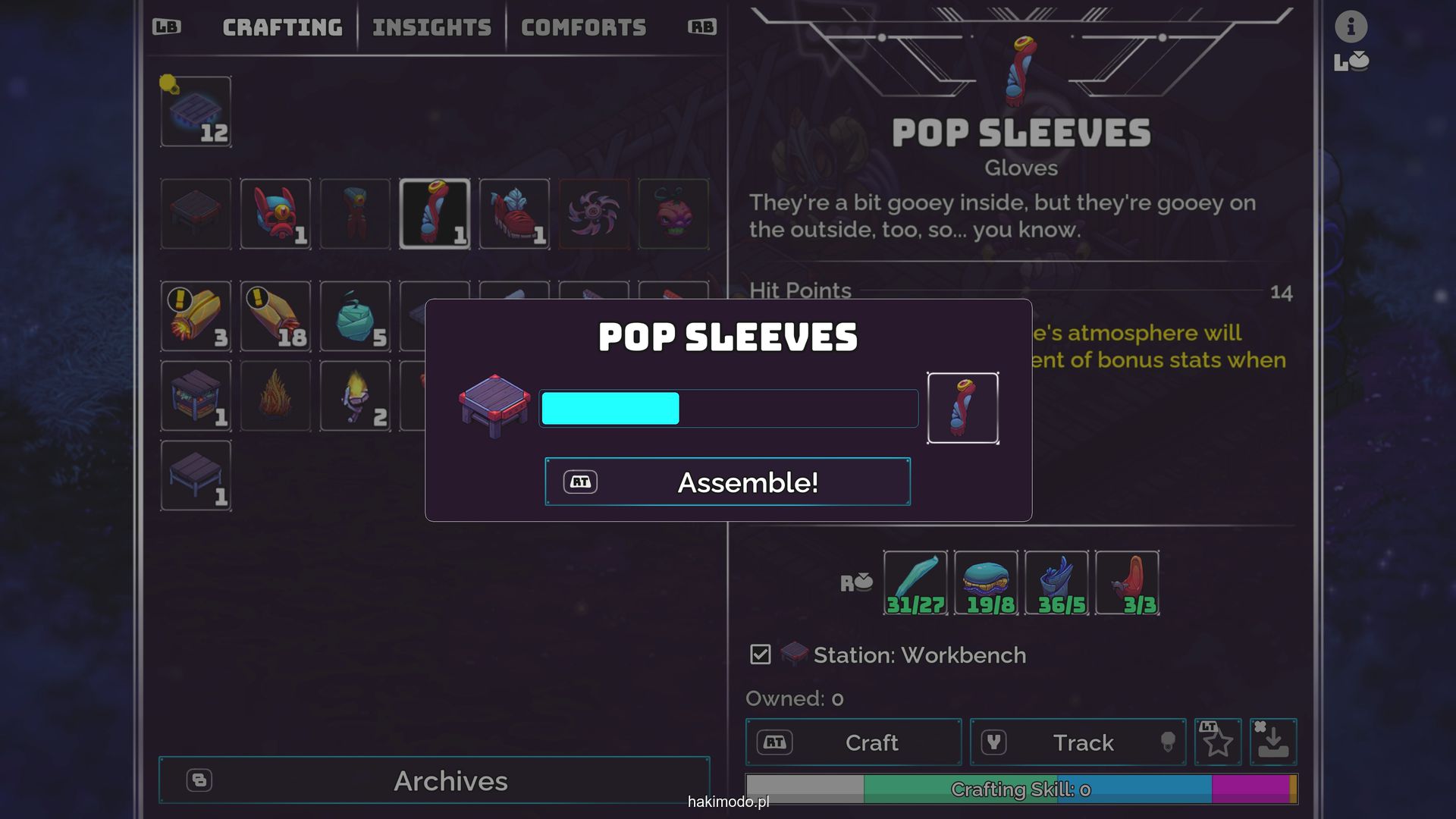Open the Comforts tab
Viewport: 1456px width, 819px height.
(x=583, y=28)
